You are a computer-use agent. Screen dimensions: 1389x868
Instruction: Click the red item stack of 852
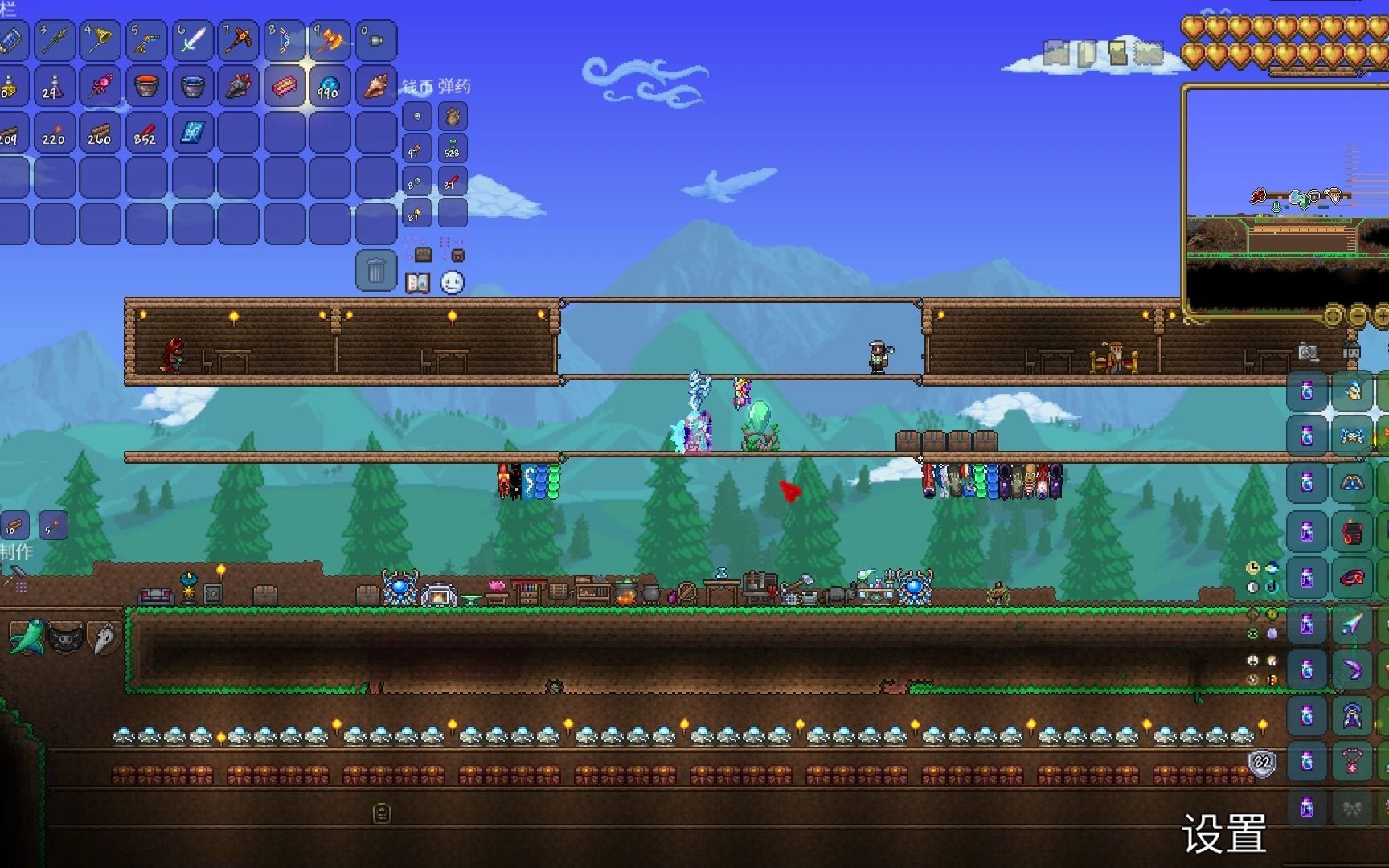coord(145,132)
